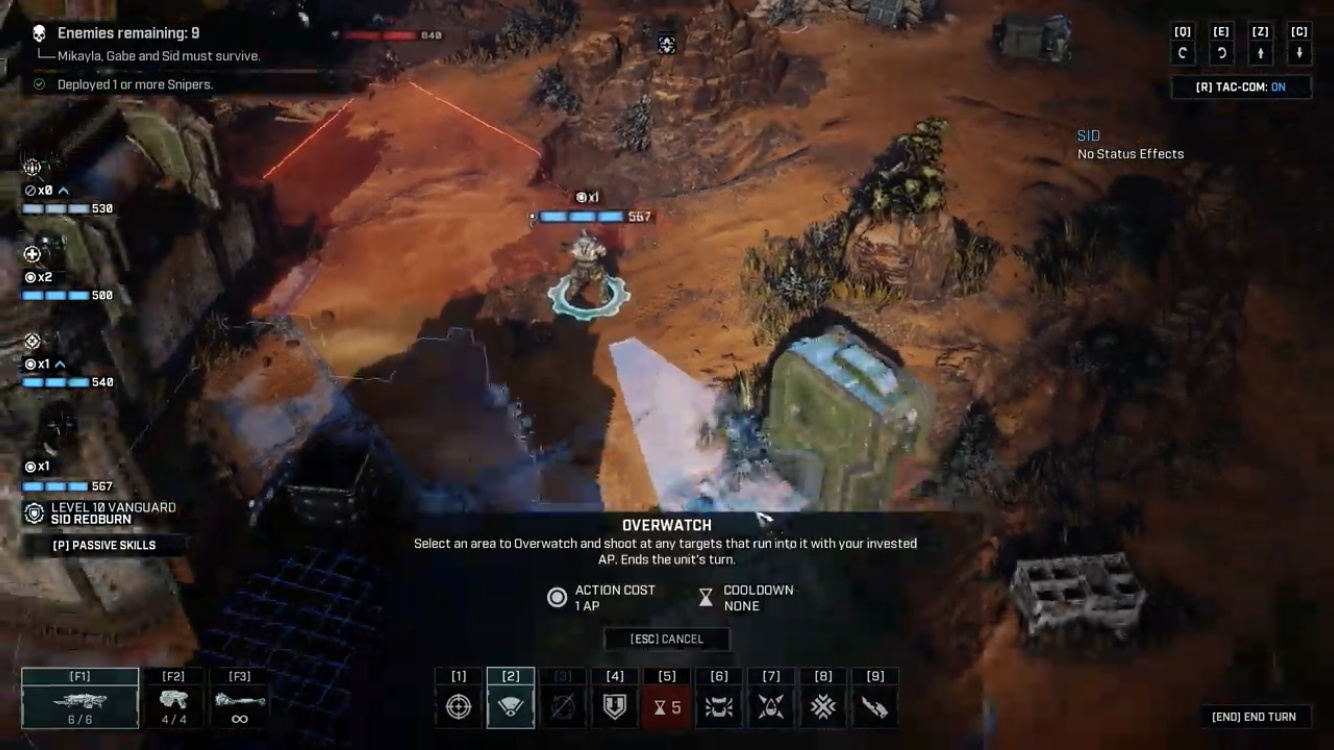Choose the shield with down arrow skill
The height and width of the screenshot is (750, 1334).
click(x=615, y=707)
